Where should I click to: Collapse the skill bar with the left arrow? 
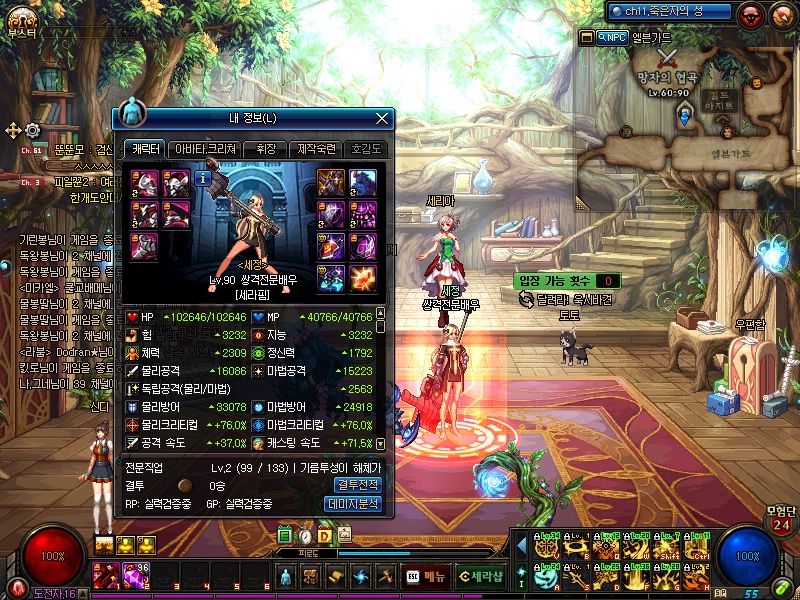(520, 546)
